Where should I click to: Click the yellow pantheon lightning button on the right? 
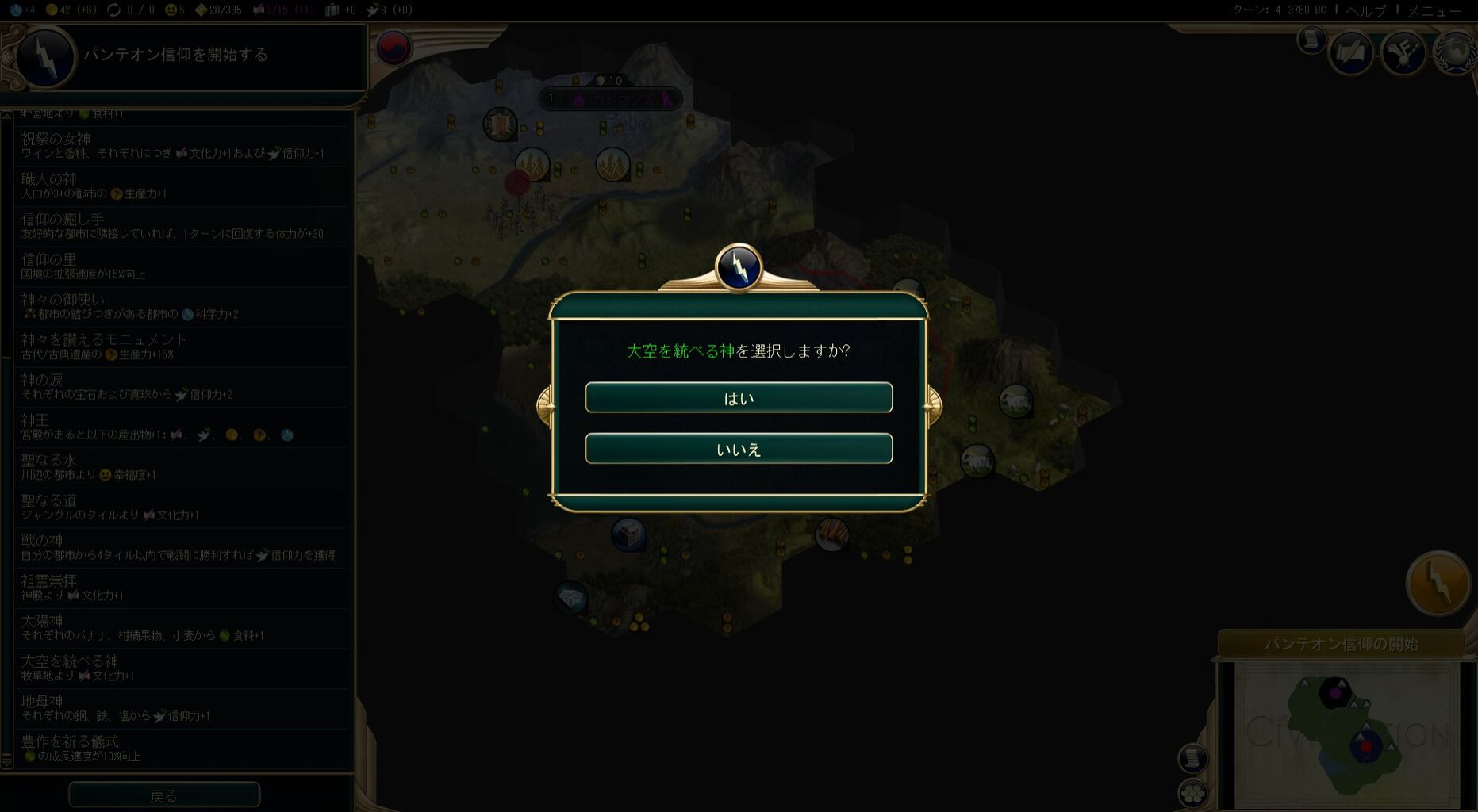(x=1439, y=583)
